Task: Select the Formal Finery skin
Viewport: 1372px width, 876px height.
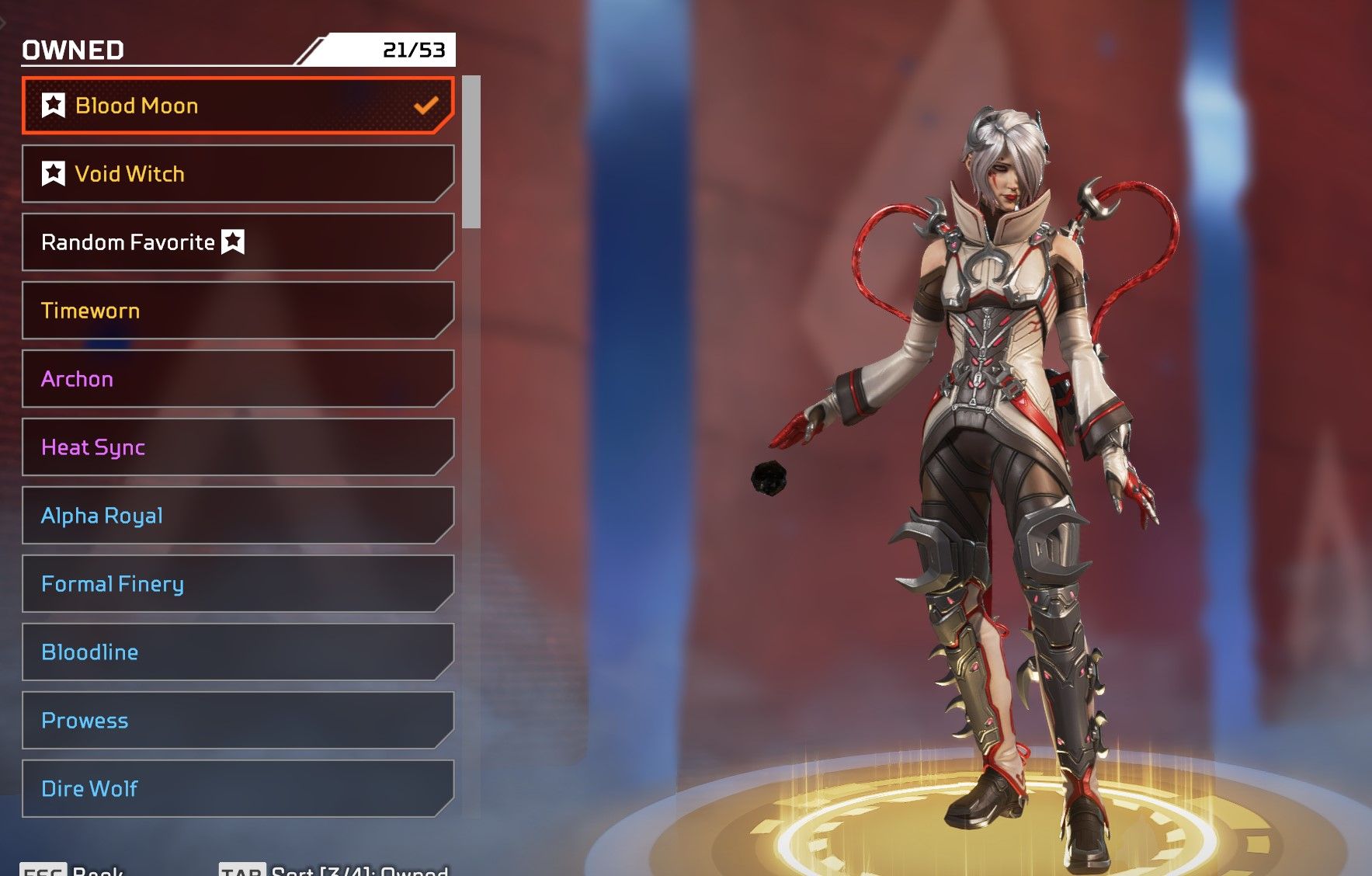Action: (237, 584)
